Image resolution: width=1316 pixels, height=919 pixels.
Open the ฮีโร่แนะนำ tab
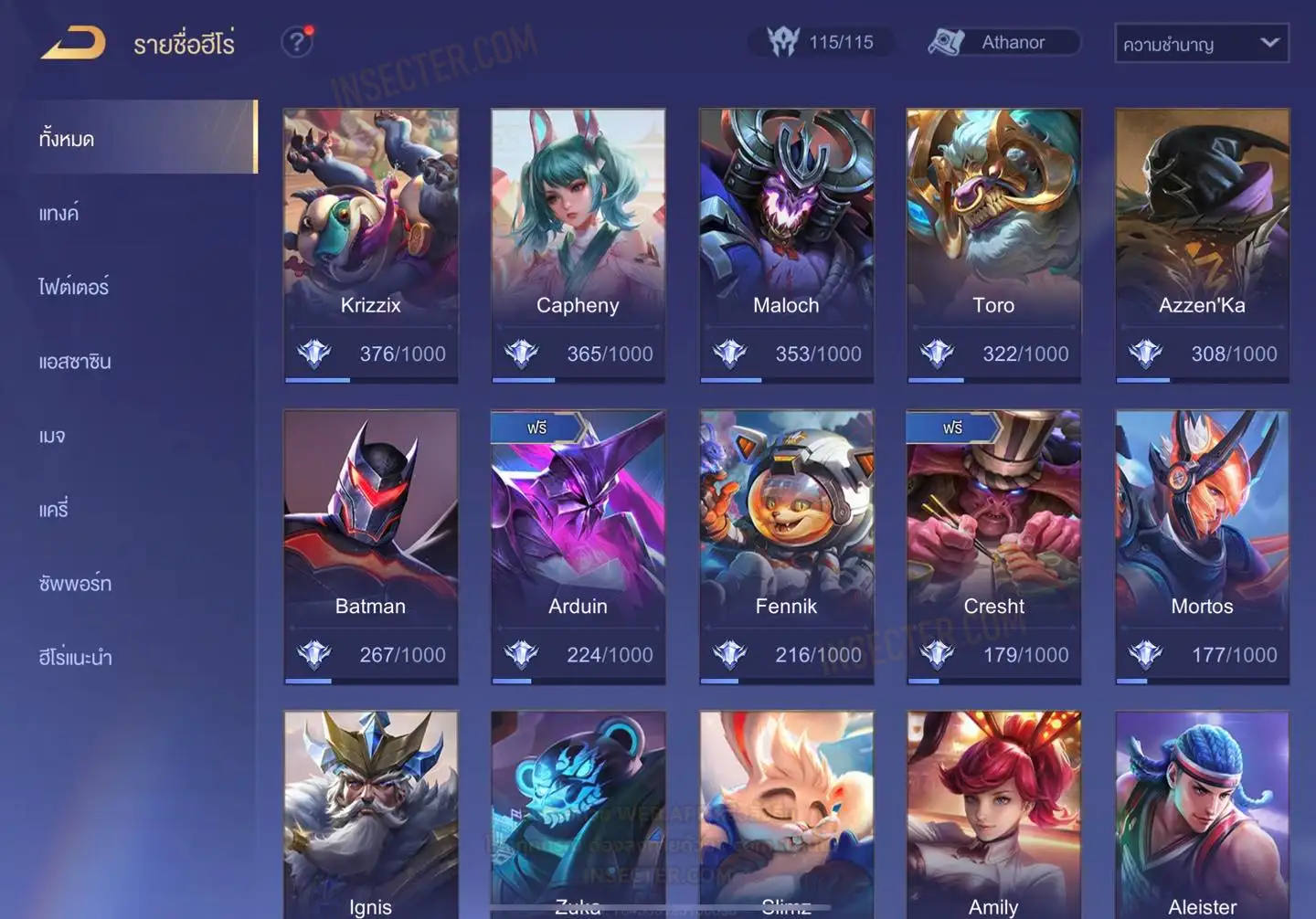point(75,658)
